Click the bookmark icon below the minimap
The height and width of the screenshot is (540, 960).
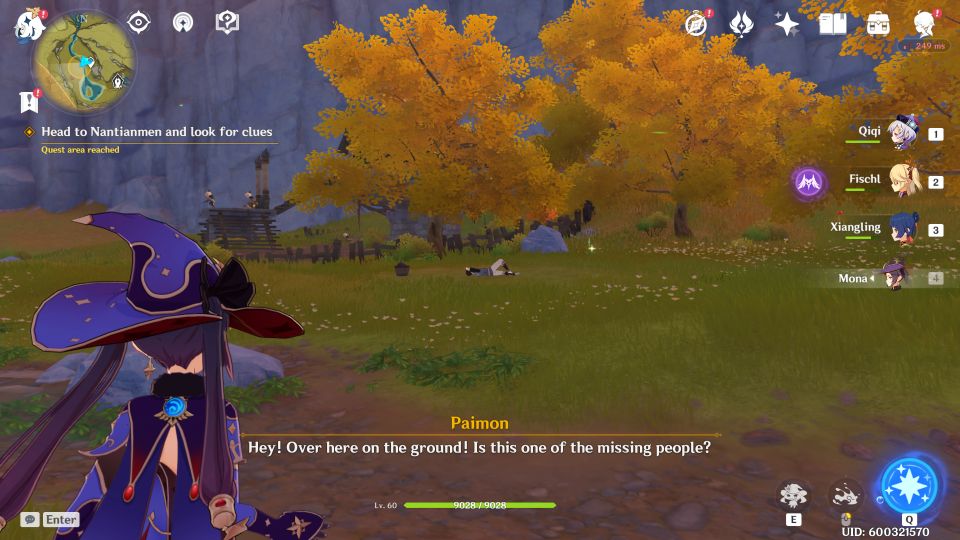click(x=28, y=101)
